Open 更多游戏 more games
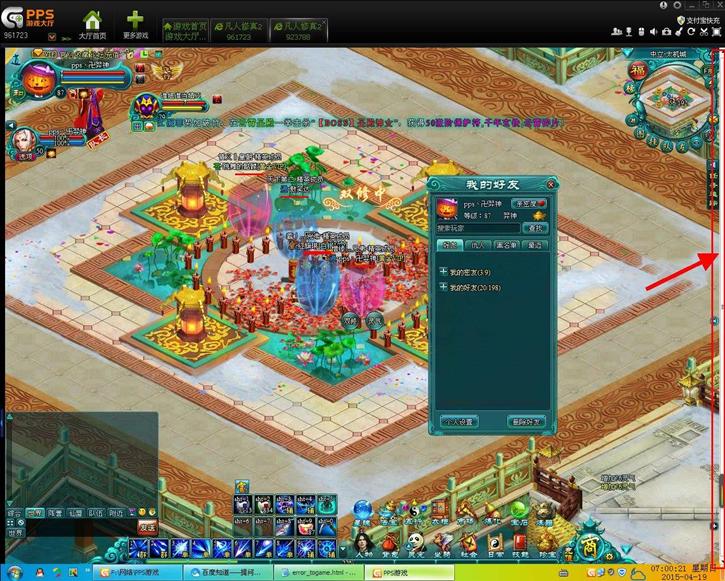 tap(135, 25)
